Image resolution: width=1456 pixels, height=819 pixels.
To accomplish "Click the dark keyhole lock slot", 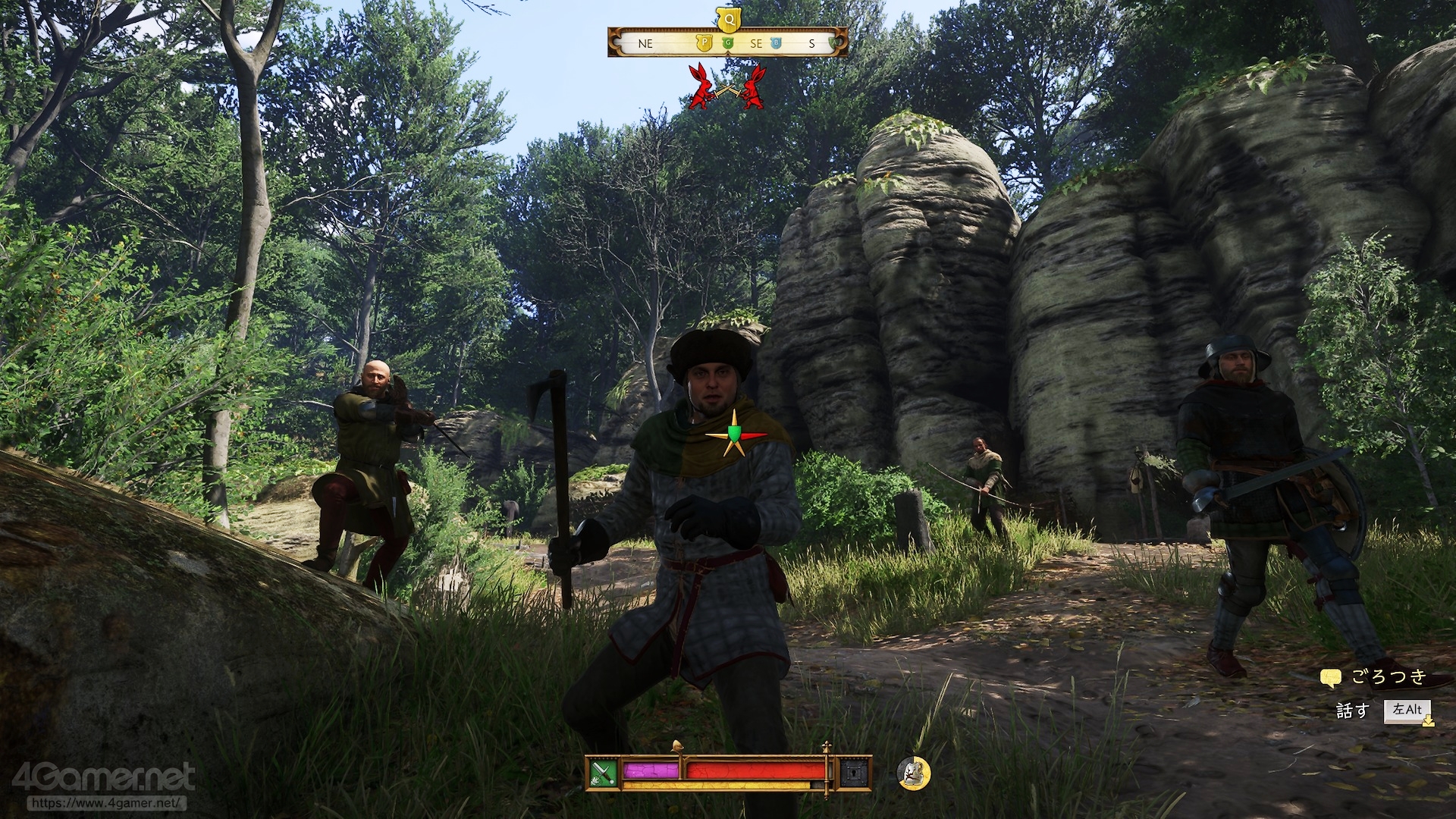I will point(852,773).
